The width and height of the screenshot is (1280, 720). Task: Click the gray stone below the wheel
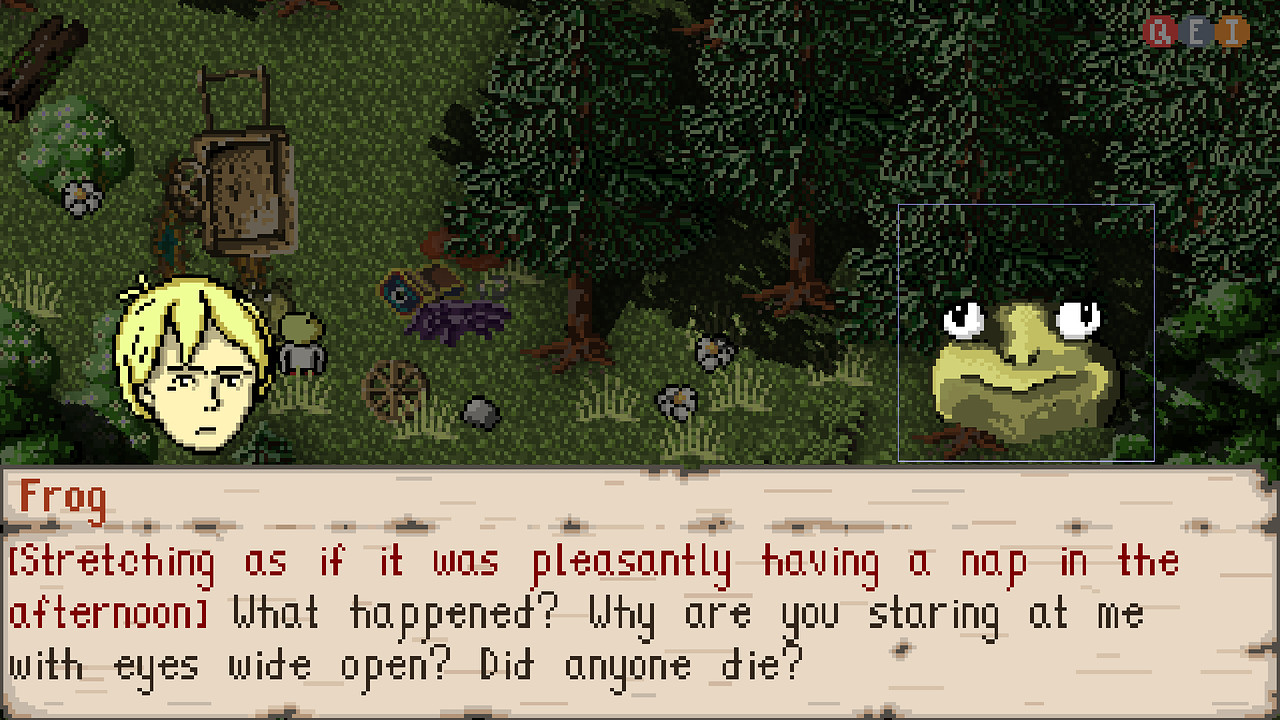pos(478,410)
